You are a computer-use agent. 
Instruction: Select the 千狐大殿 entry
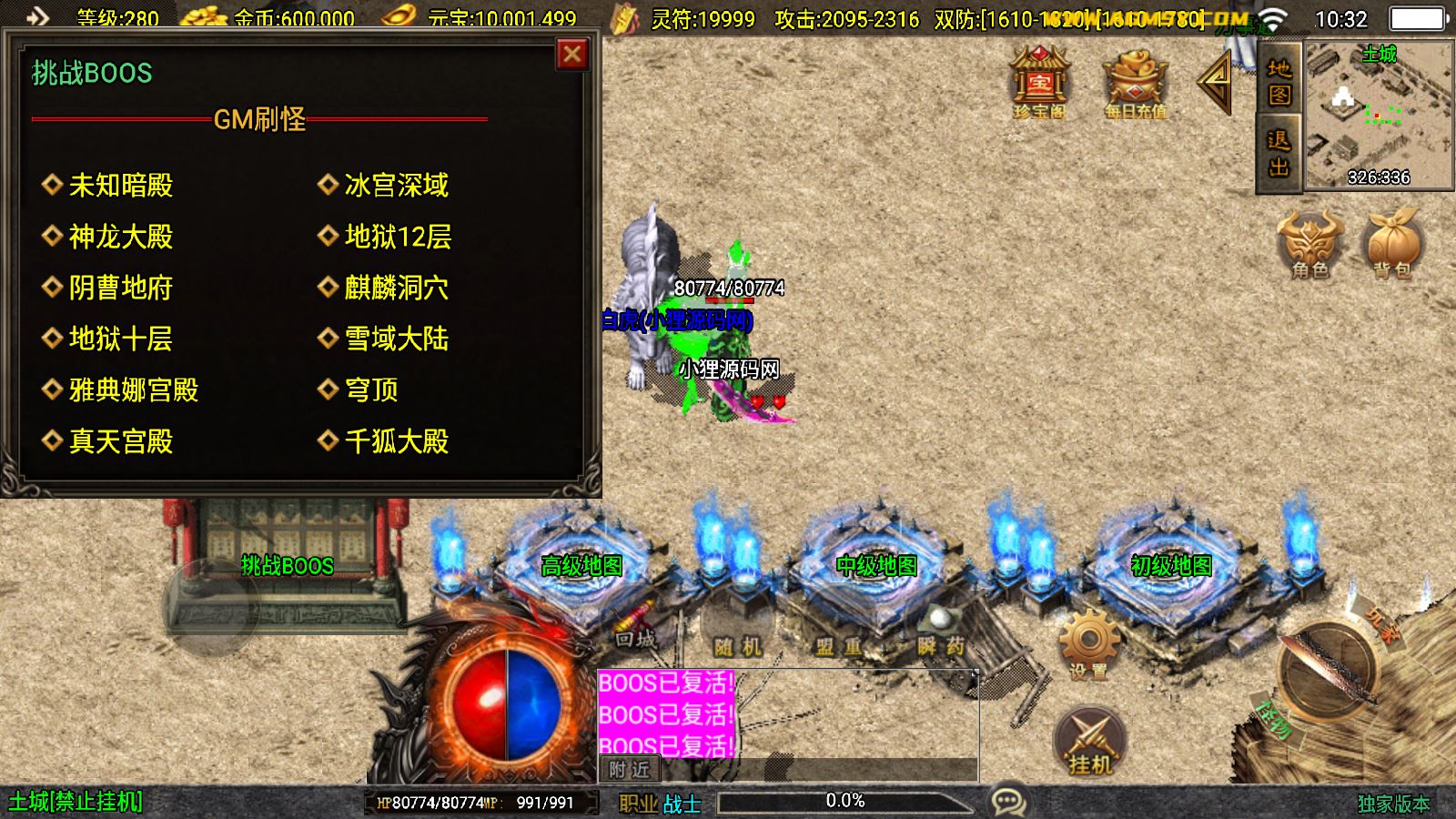[x=396, y=441]
